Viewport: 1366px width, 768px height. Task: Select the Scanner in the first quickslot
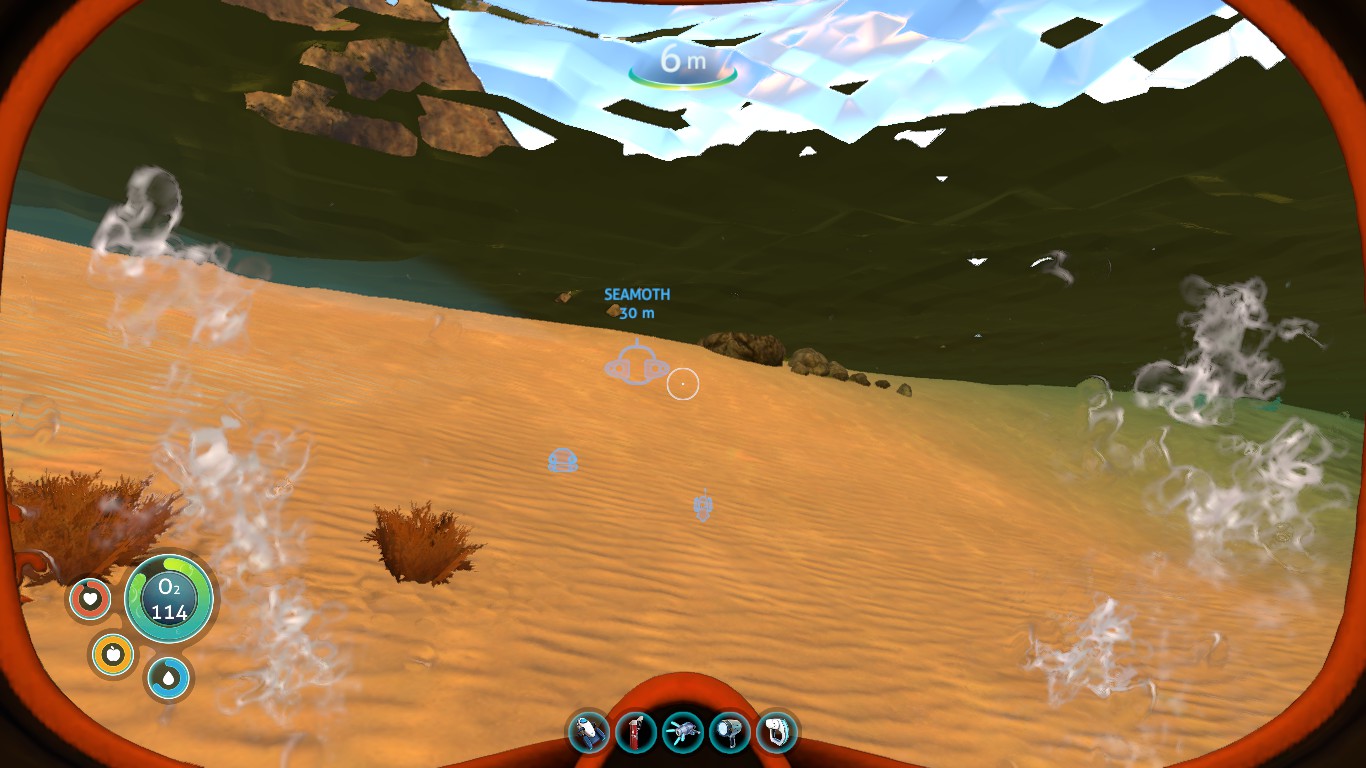[x=590, y=732]
